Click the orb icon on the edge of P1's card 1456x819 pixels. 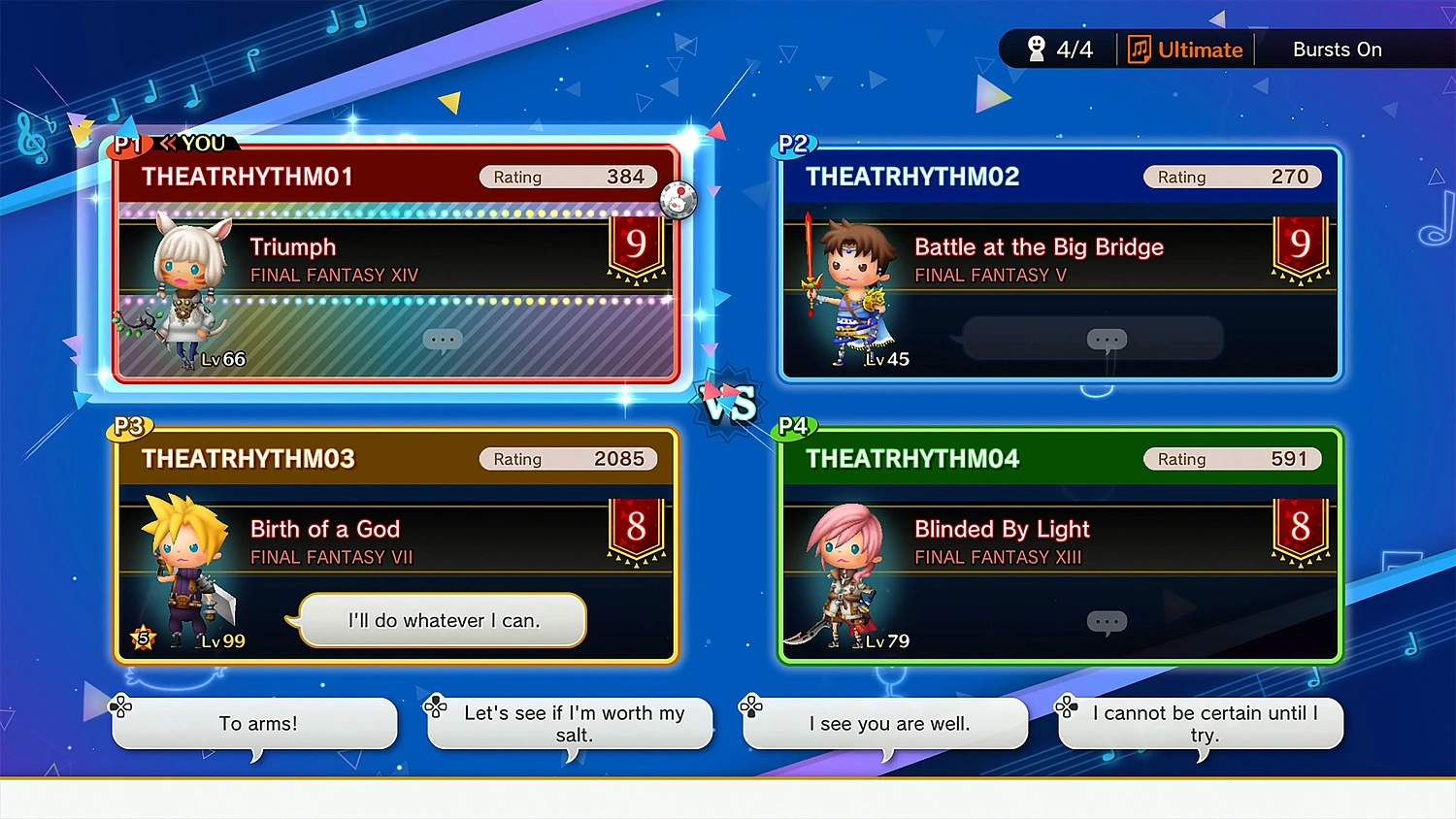pyautogui.click(x=678, y=200)
